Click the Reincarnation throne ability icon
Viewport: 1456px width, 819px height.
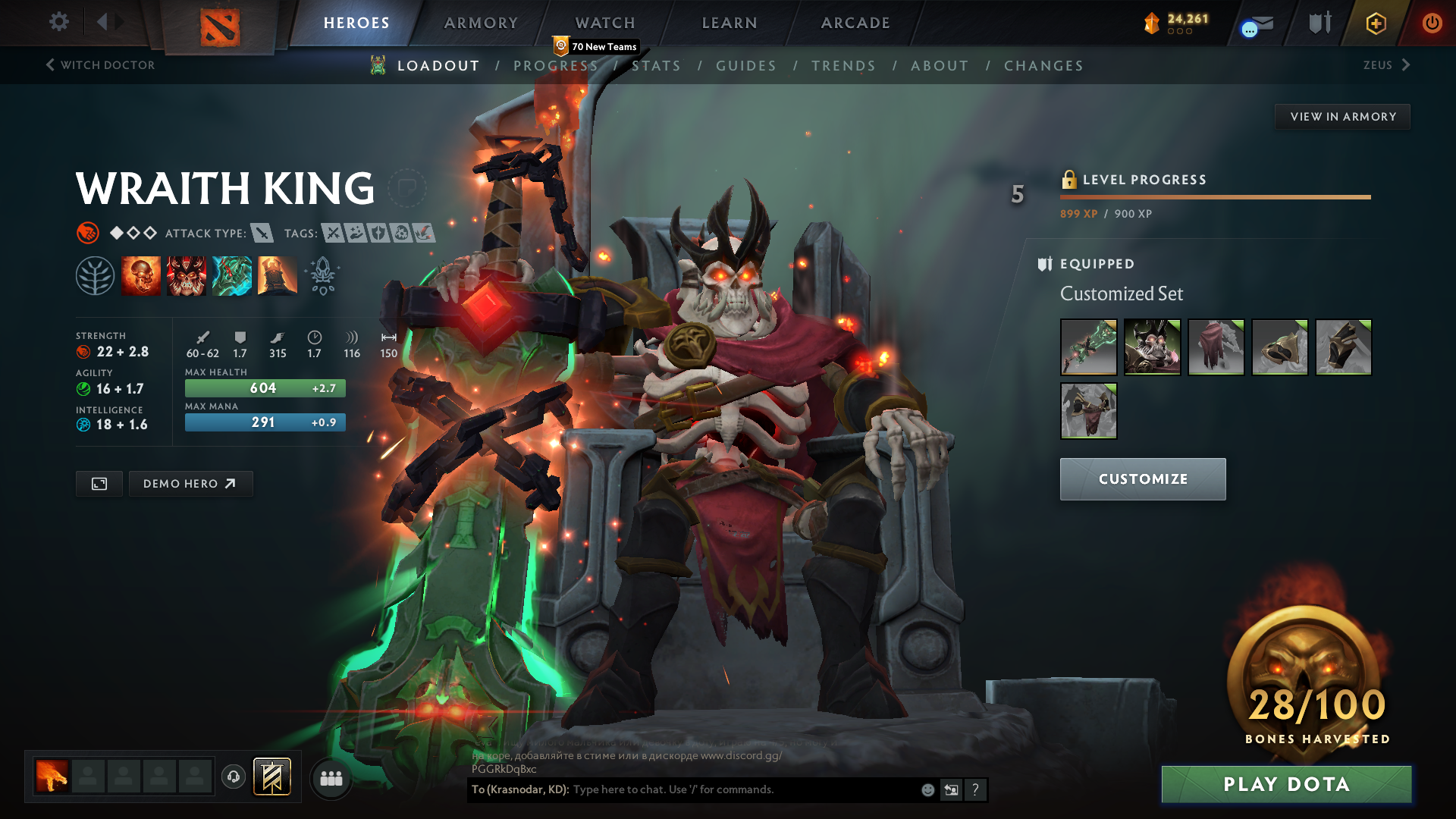pyautogui.click(x=278, y=275)
